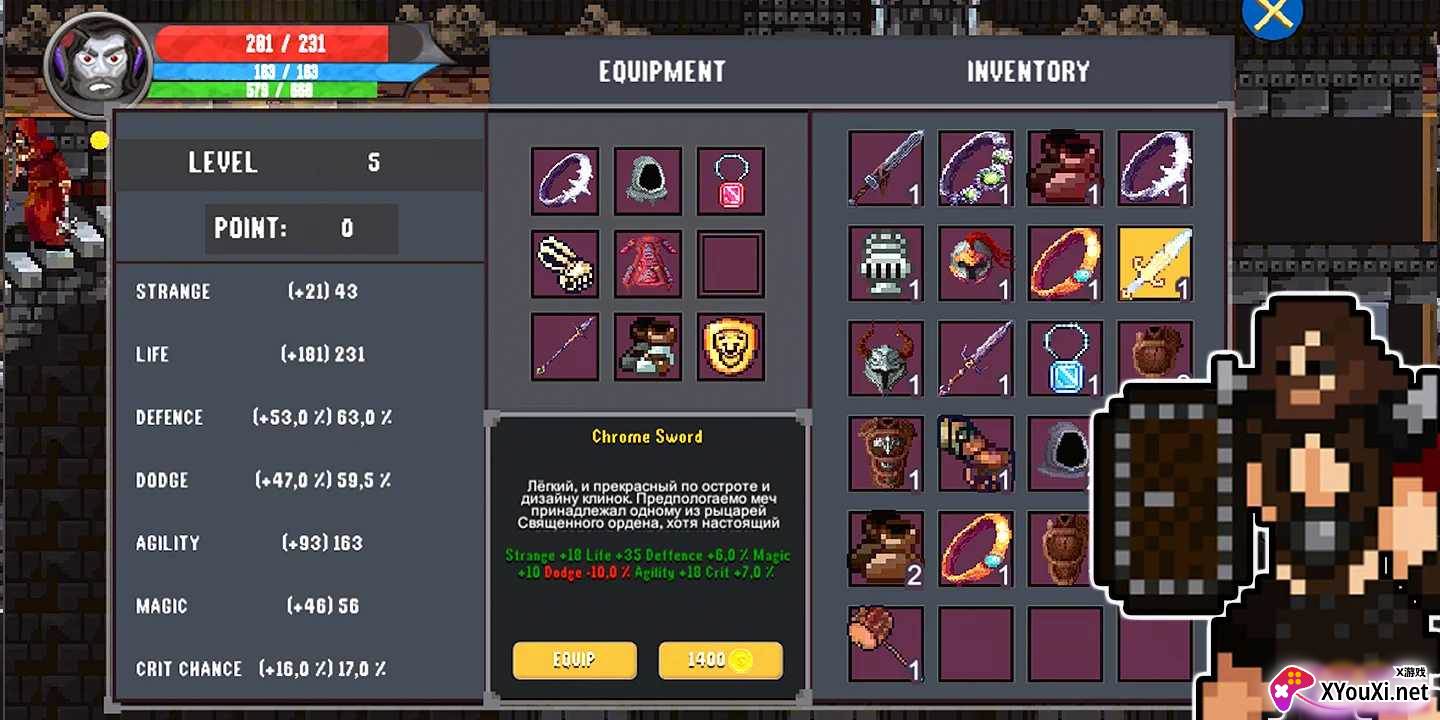The image size is (1440, 720).
Task: Pick the horned helmet in inventory
Action: pyautogui.click(x=885, y=358)
